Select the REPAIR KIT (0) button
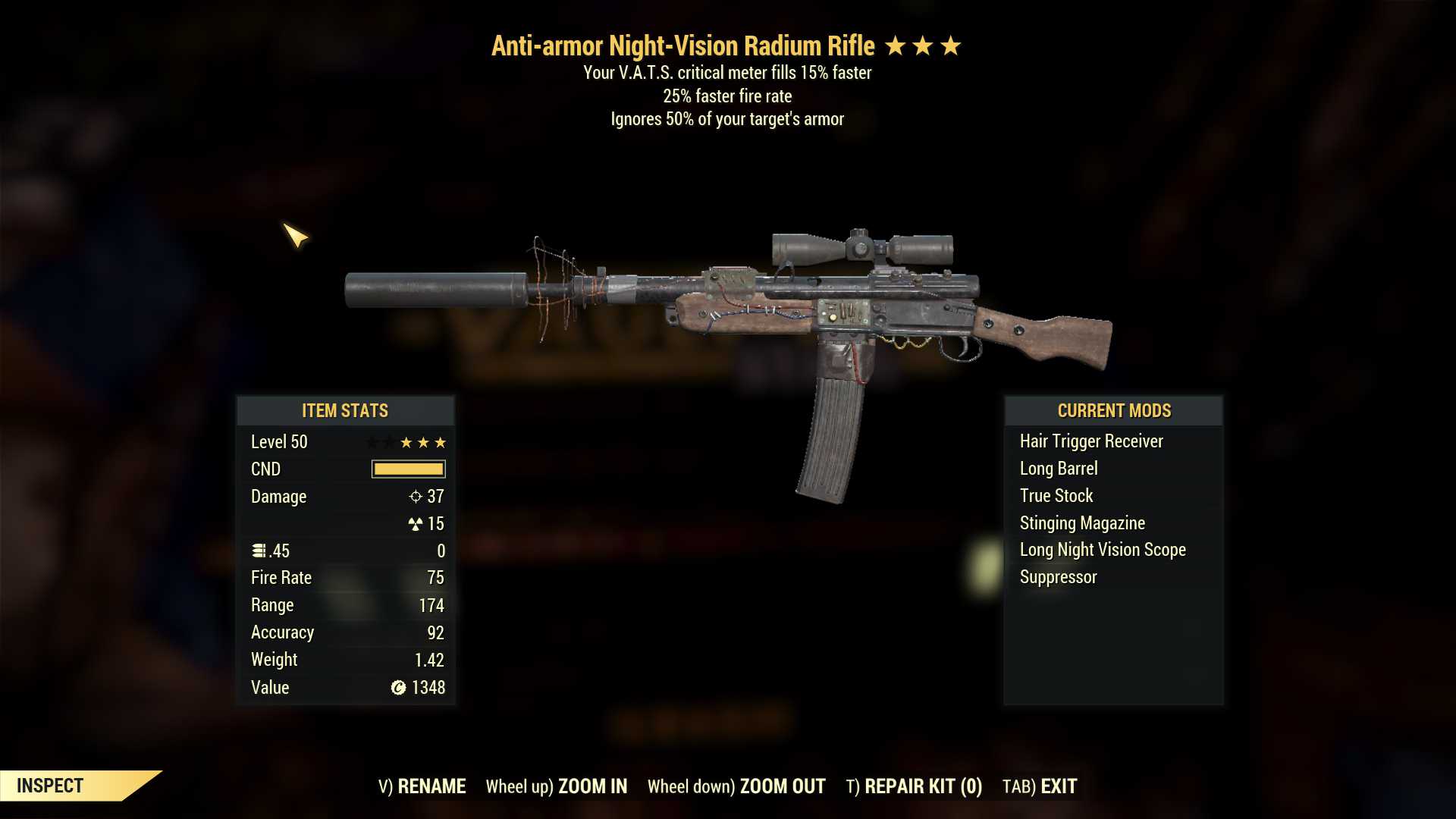Image resolution: width=1456 pixels, height=819 pixels. (x=914, y=786)
